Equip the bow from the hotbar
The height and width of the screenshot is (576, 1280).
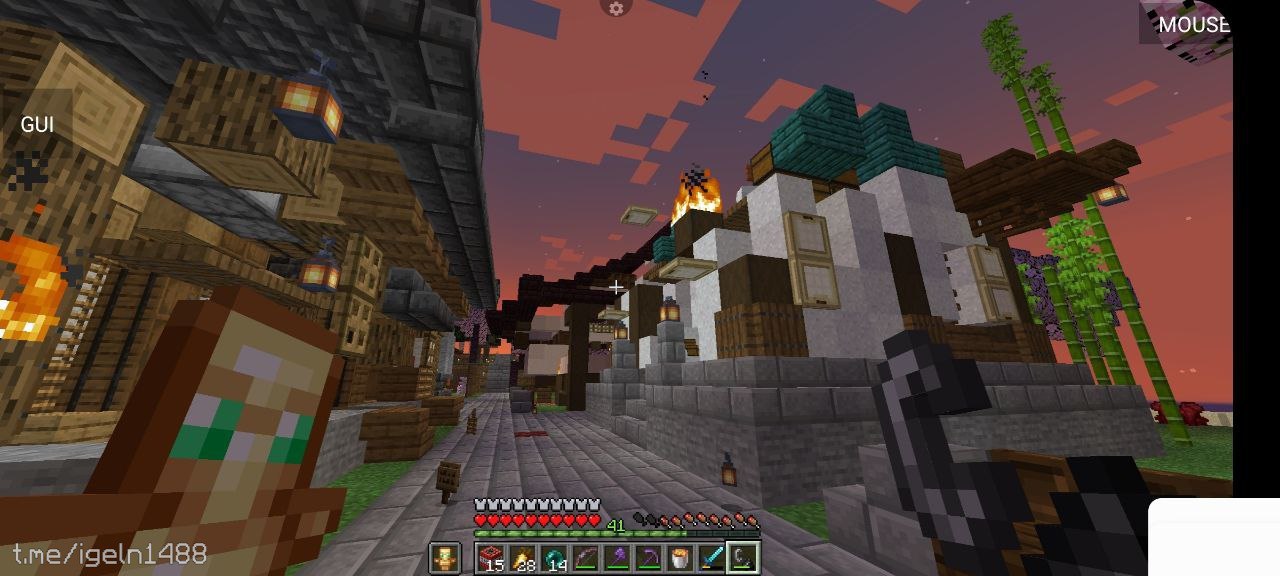(x=585, y=558)
